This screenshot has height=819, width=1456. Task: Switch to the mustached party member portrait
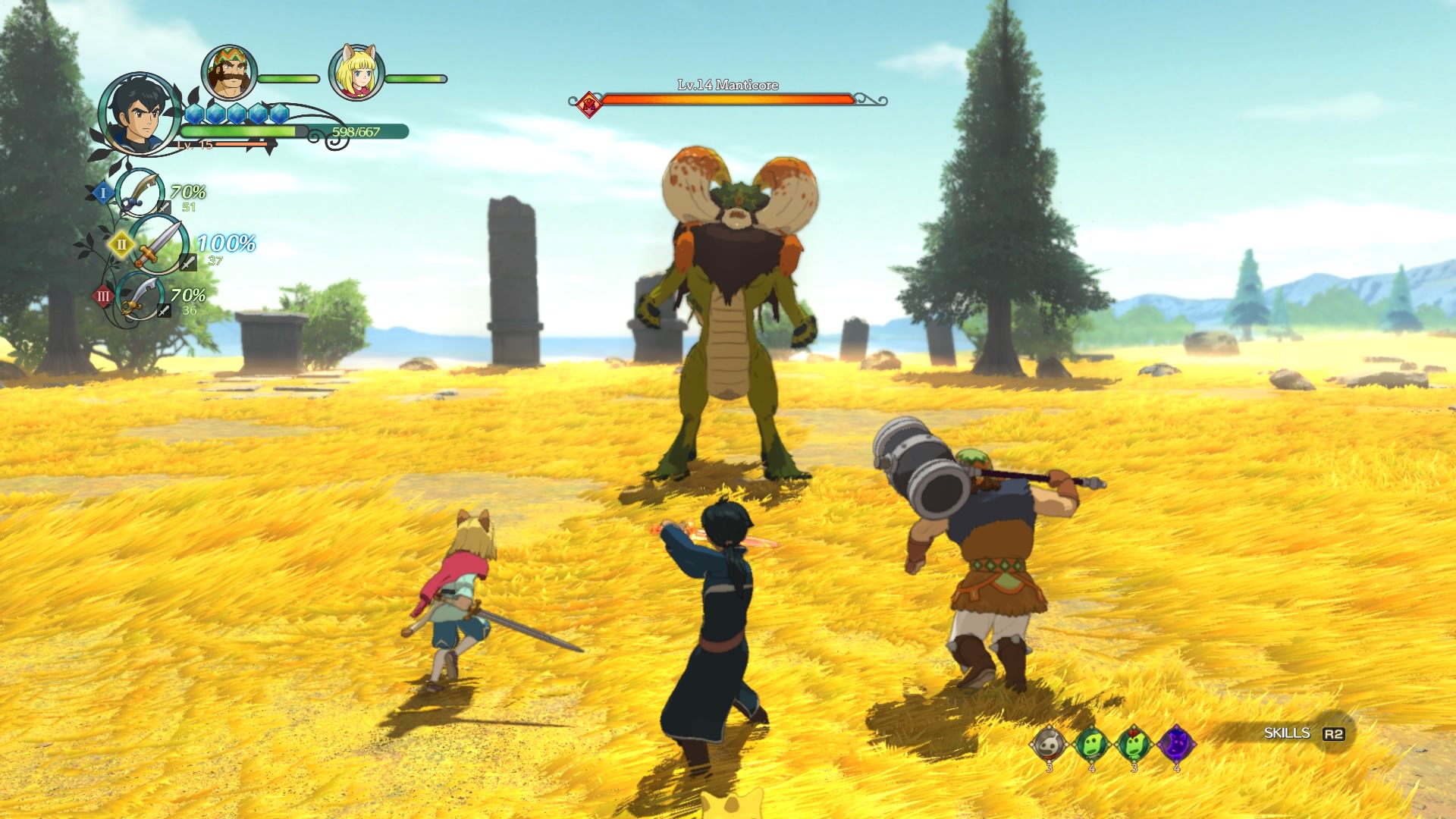point(229,73)
